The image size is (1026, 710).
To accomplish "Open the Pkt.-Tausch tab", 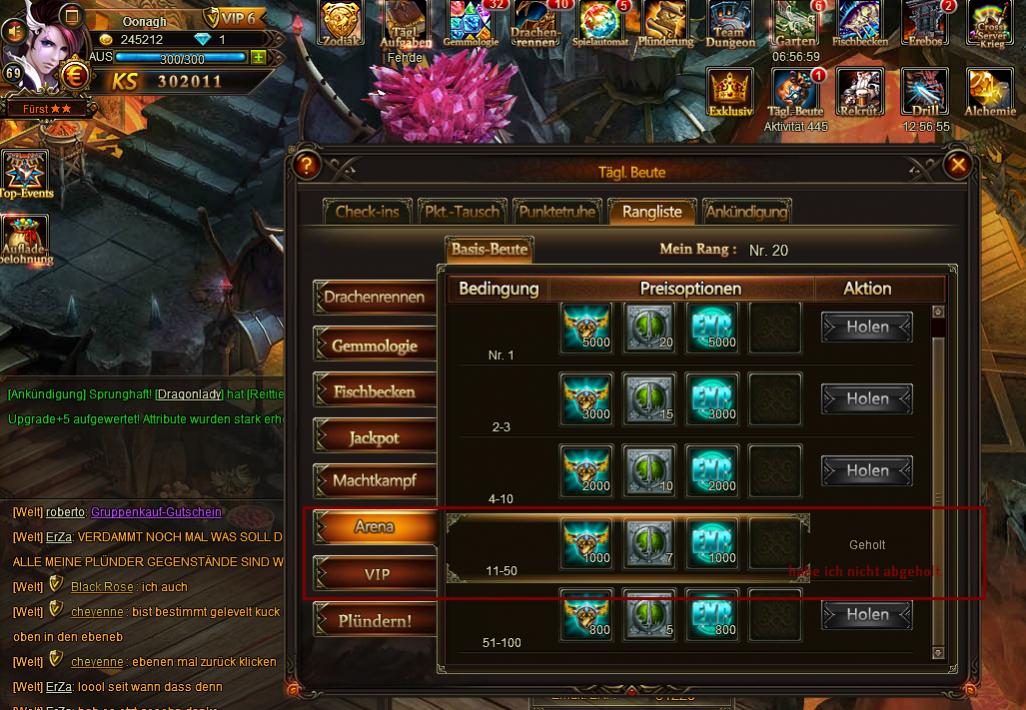I will tap(461, 211).
